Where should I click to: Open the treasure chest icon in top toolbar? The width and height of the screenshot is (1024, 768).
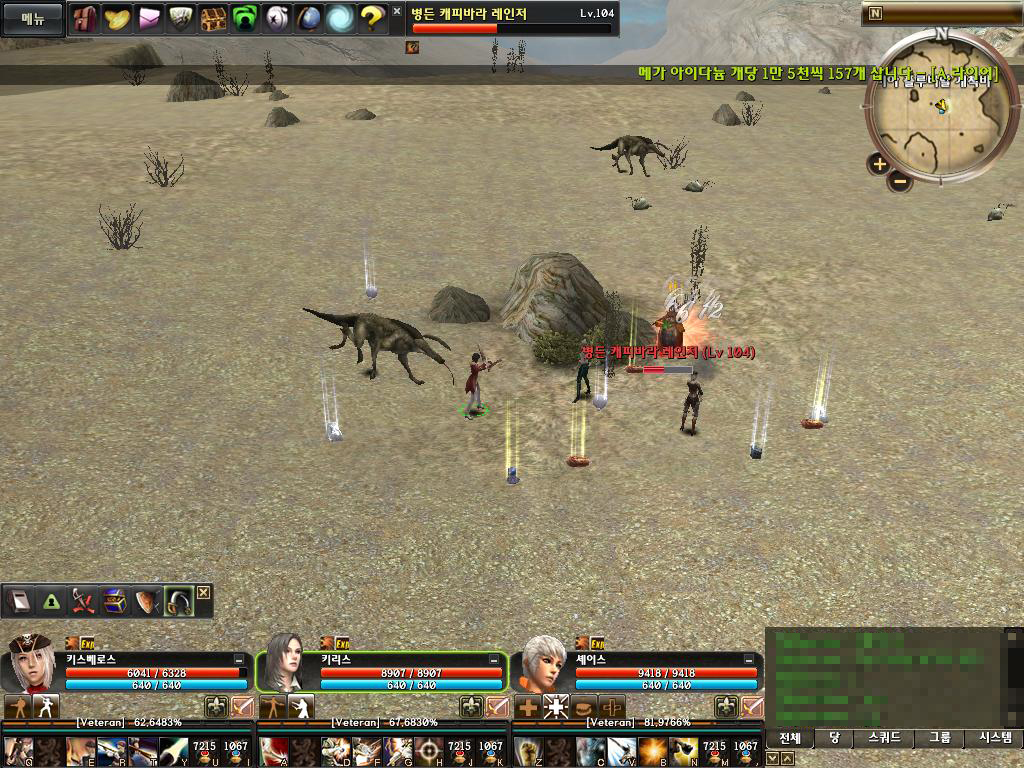click(213, 18)
